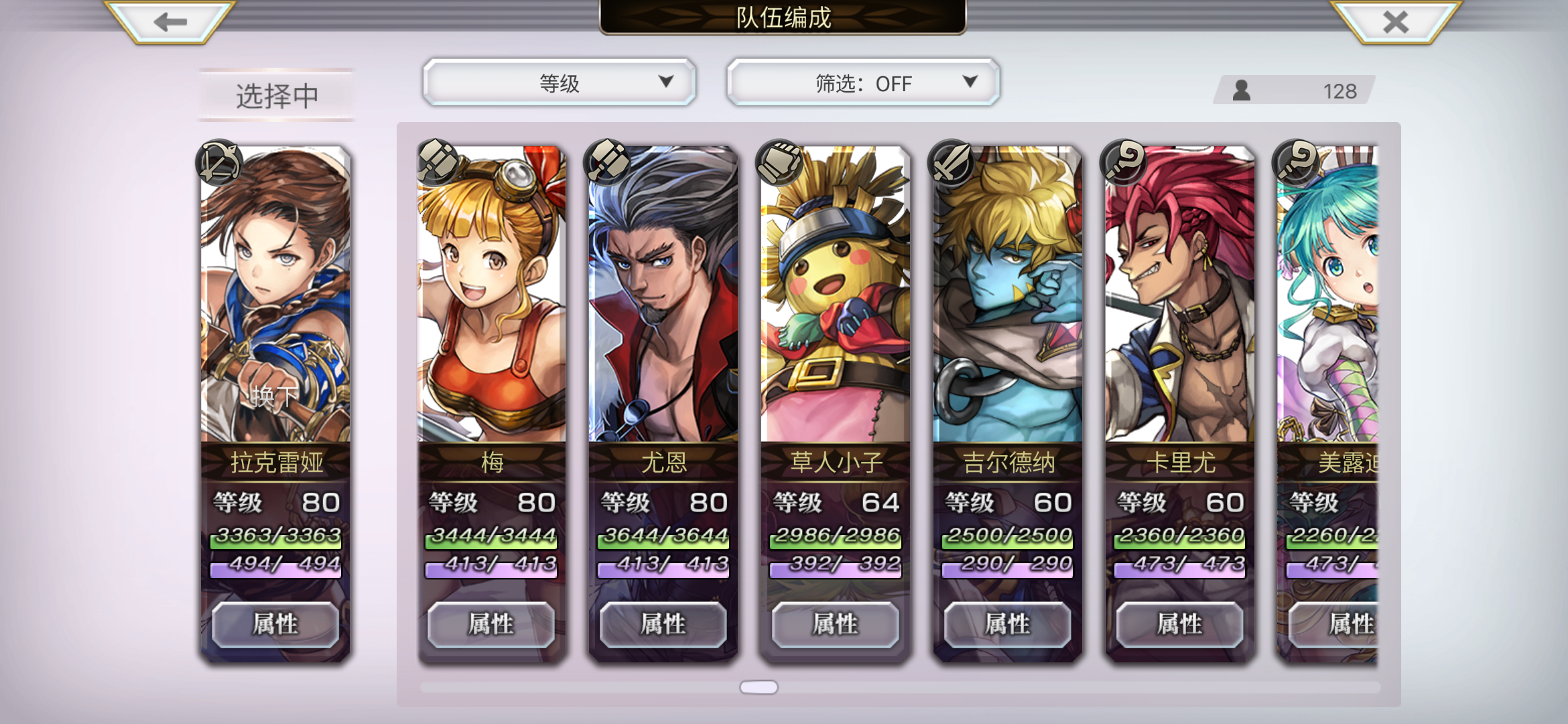Screen dimensions: 1568x724
Task: Click the 选择中 selection label
Action: (x=275, y=94)
